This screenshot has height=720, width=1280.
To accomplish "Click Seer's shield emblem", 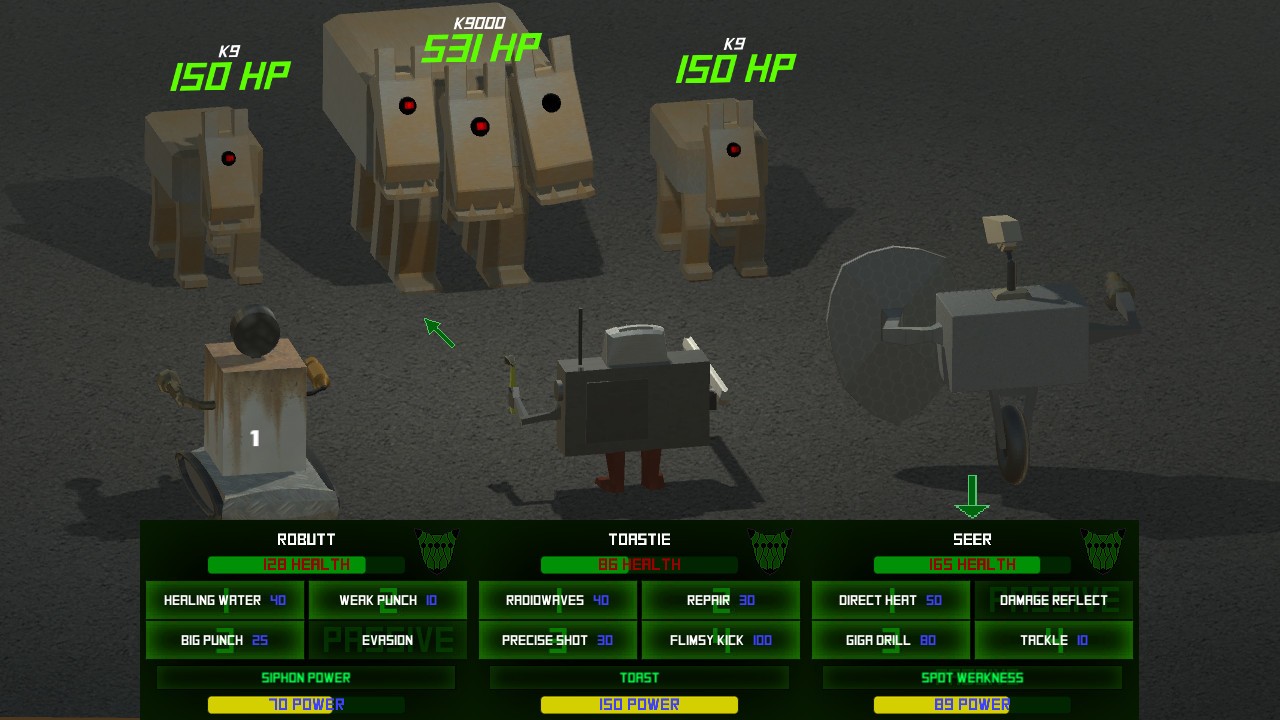I will tap(1104, 548).
